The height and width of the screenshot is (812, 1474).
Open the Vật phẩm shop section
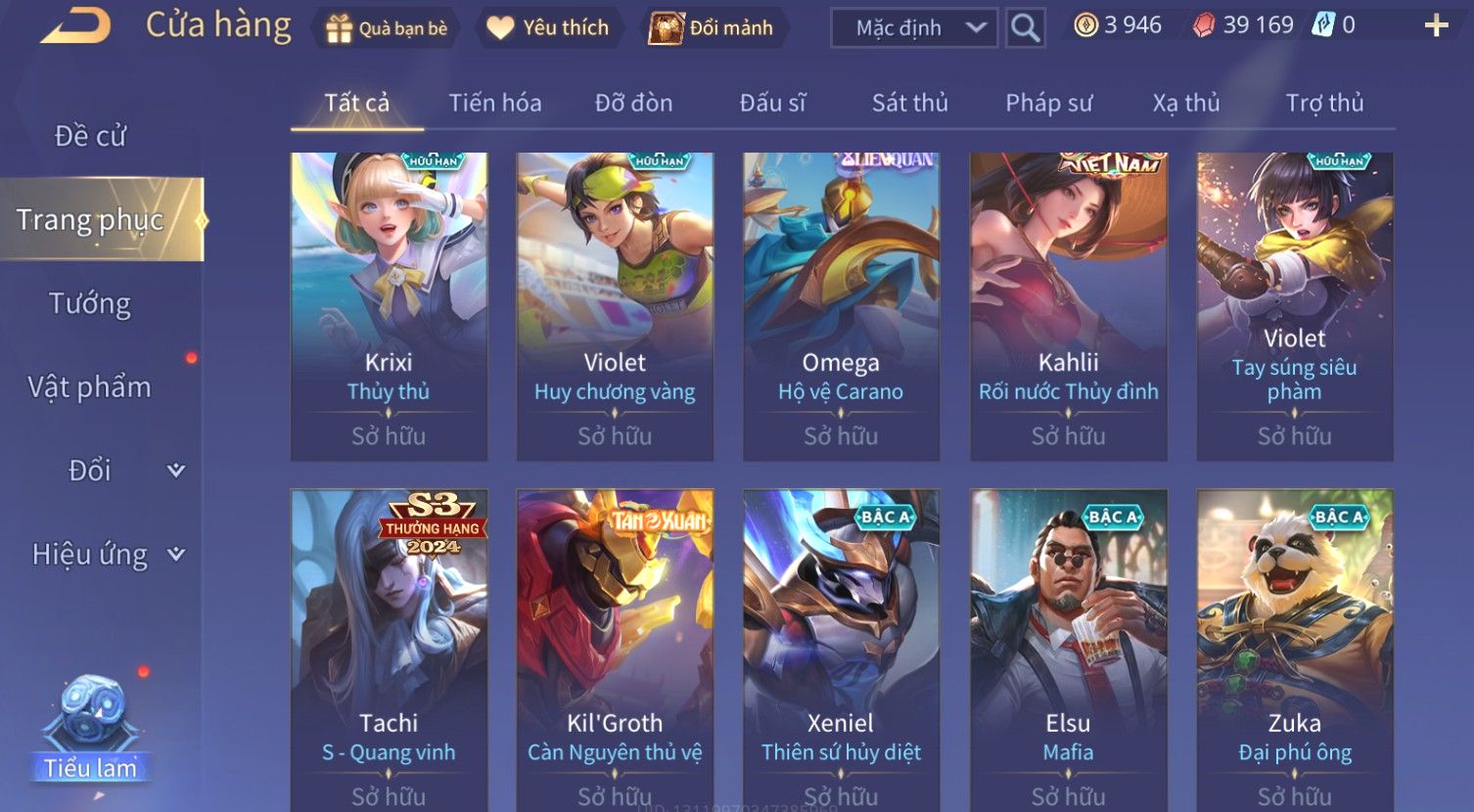pos(90,387)
